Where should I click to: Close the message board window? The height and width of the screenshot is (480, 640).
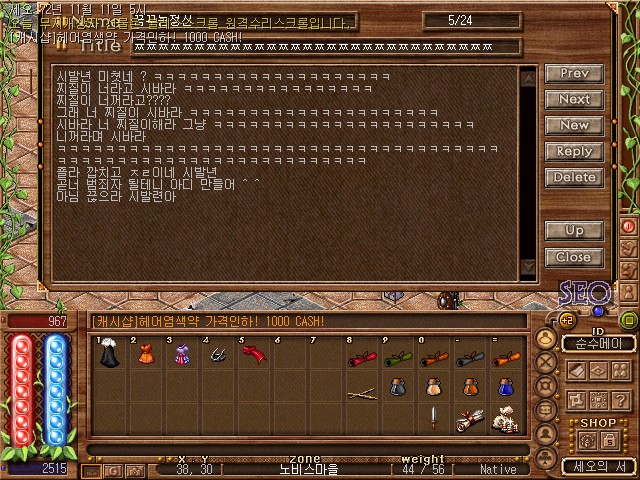coord(574,256)
